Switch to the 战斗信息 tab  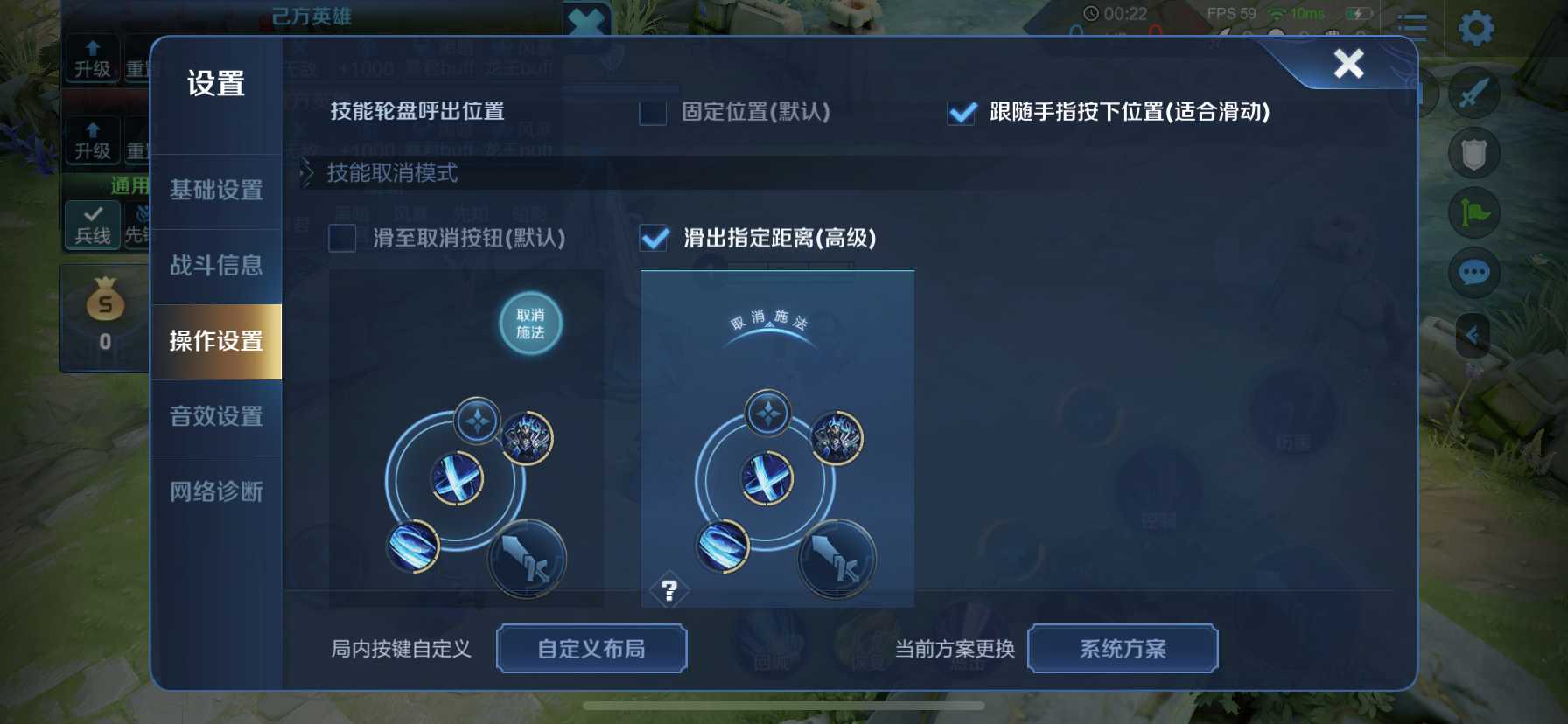pyautogui.click(x=216, y=267)
